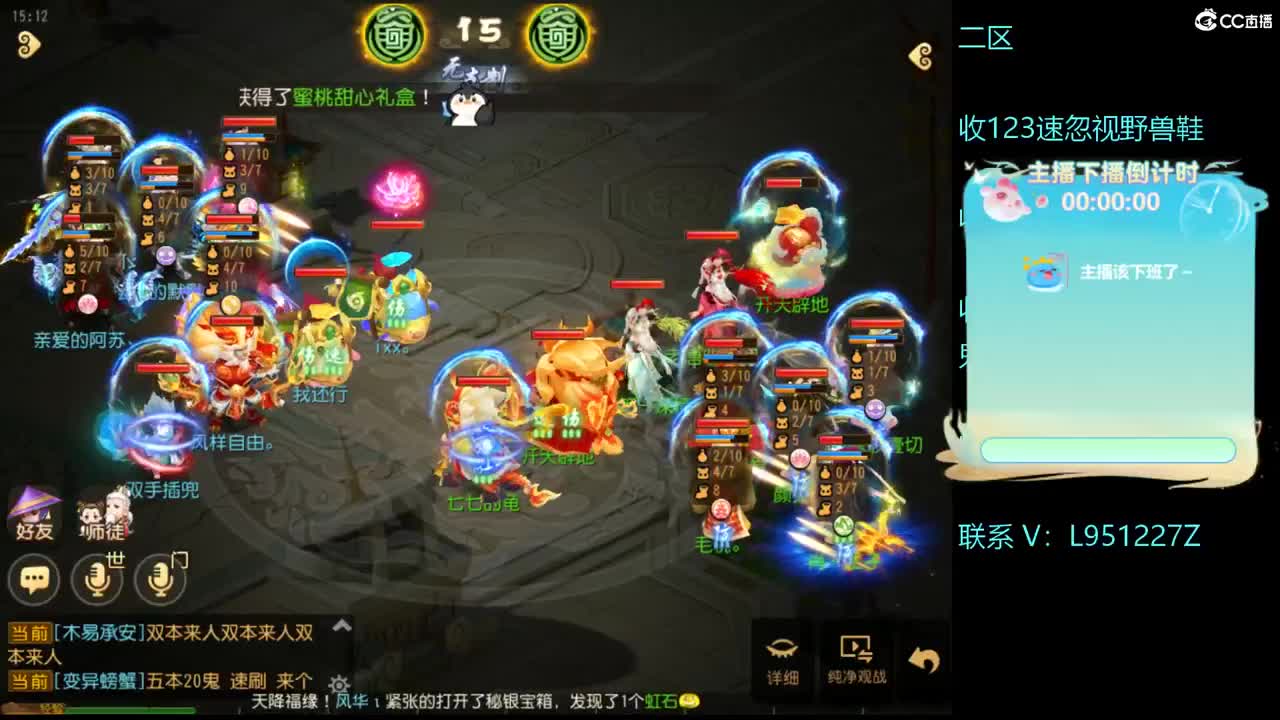Image resolution: width=1280 pixels, height=720 pixels.
Task: Open the chat bubble icon
Action: pos(35,578)
